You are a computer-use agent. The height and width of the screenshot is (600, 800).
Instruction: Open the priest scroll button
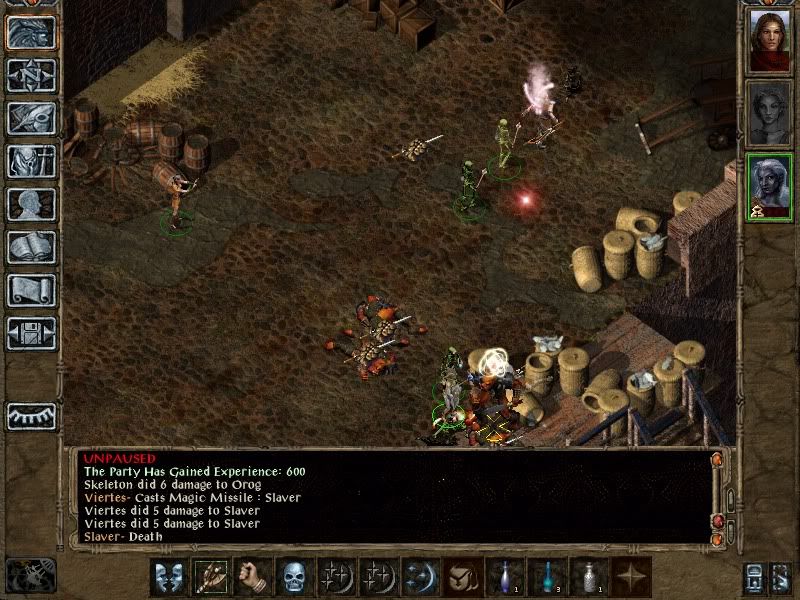[31, 290]
